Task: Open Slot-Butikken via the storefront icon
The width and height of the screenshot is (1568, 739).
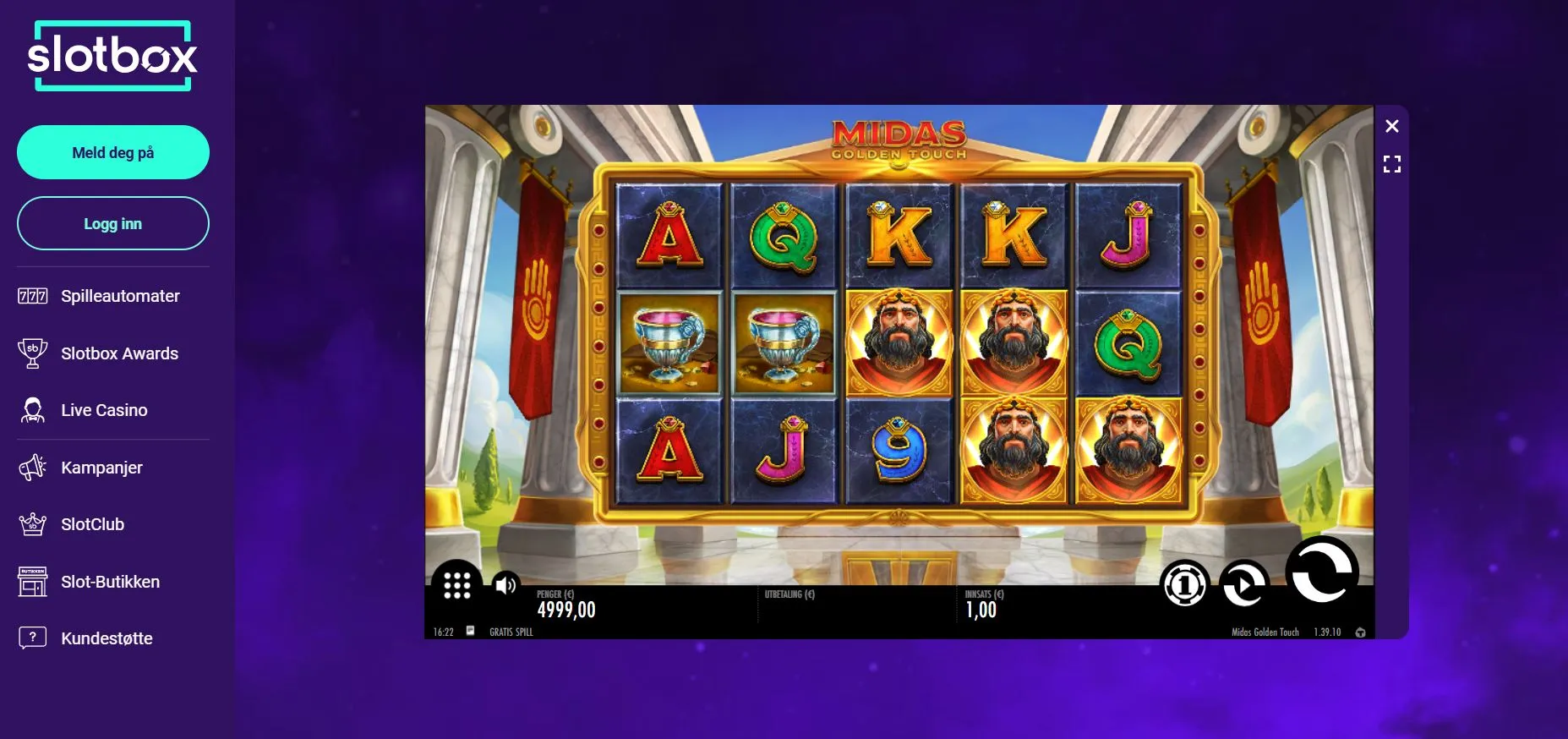Action: tap(32, 582)
